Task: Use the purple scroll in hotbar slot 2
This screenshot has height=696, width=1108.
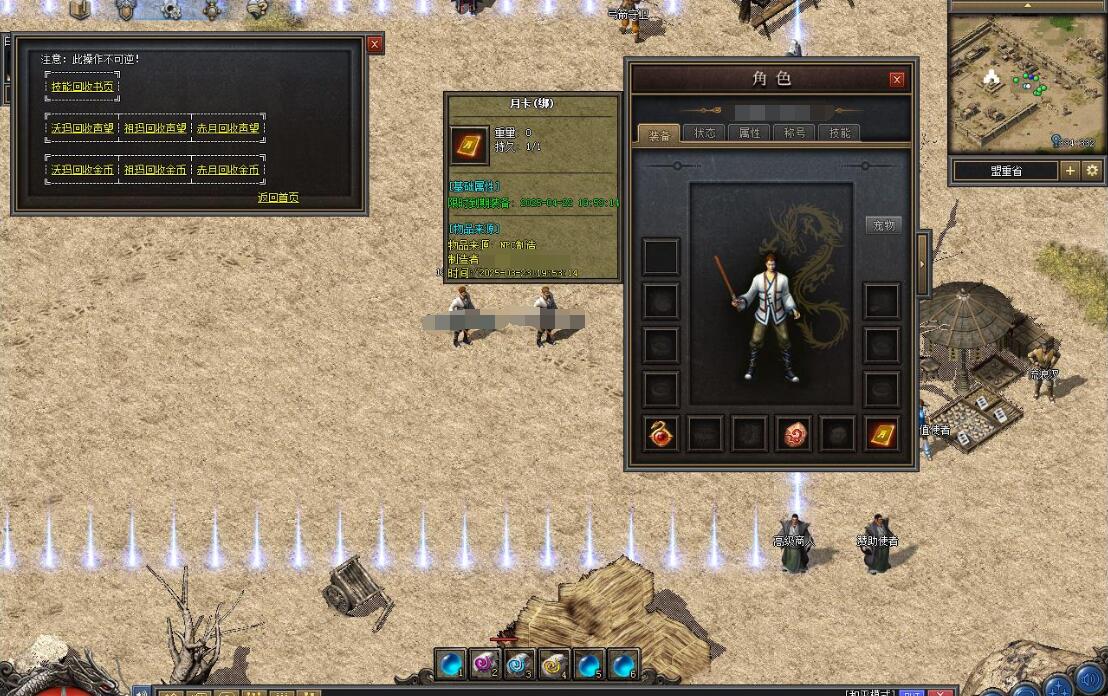Action: coord(485,663)
